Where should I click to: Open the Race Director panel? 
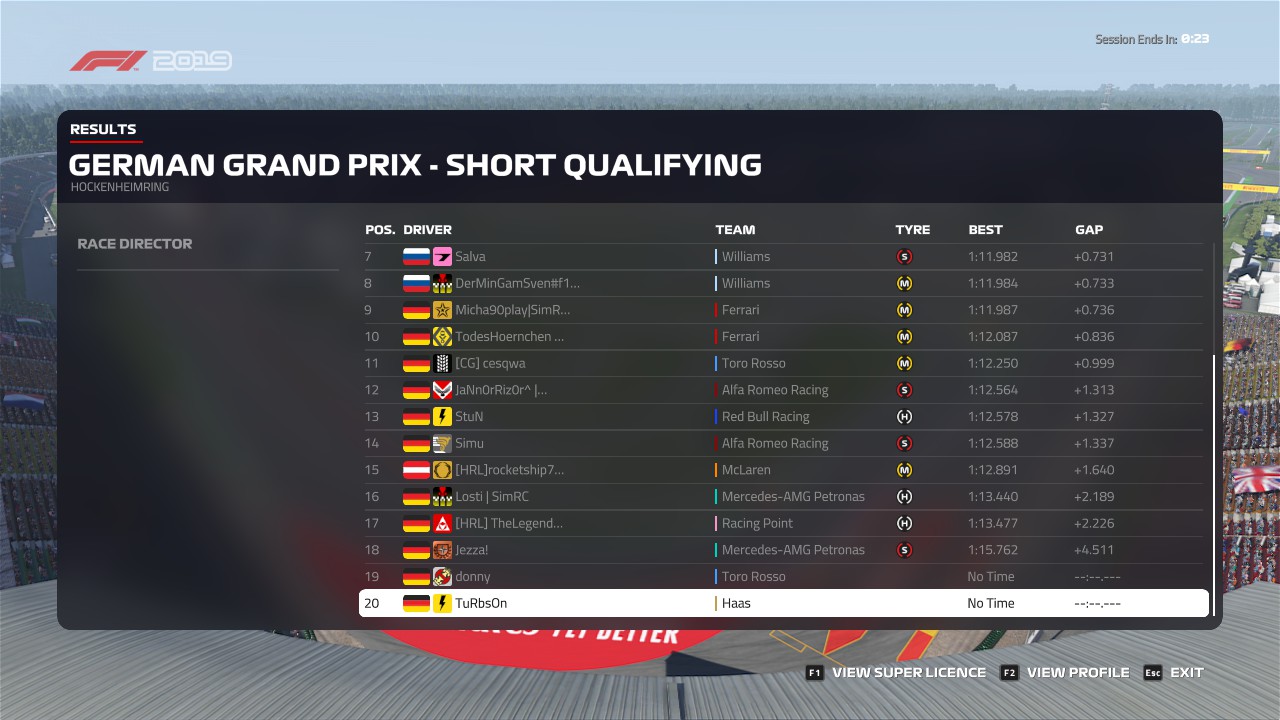(135, 244)
